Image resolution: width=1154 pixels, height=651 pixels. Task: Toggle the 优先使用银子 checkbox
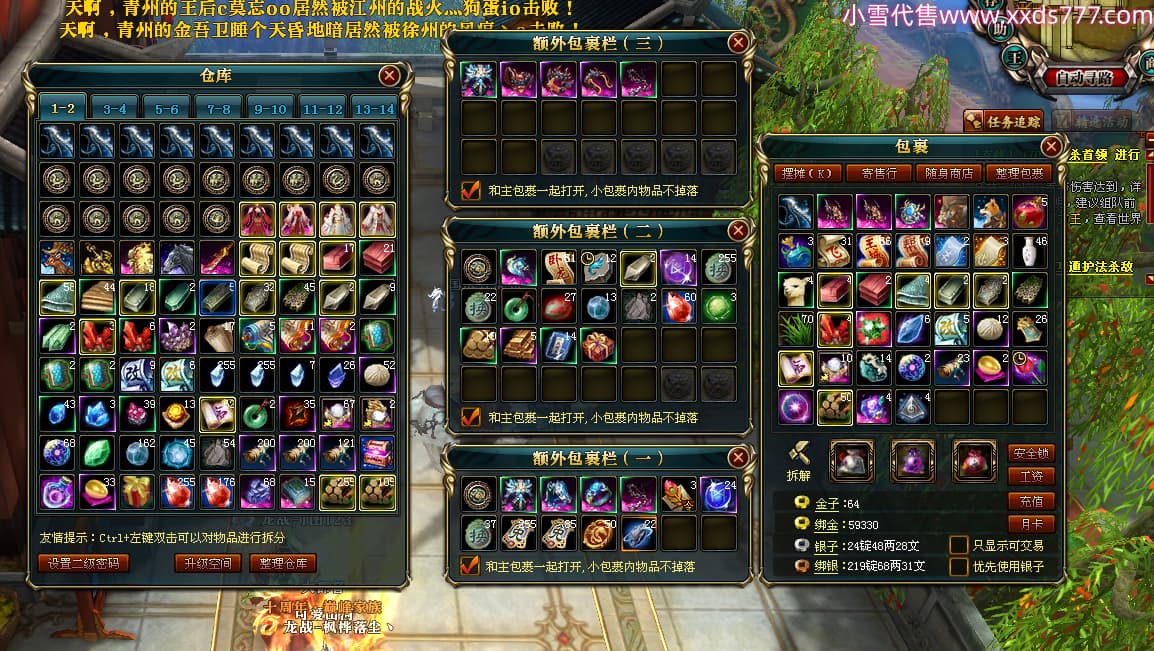coord(958,567)
